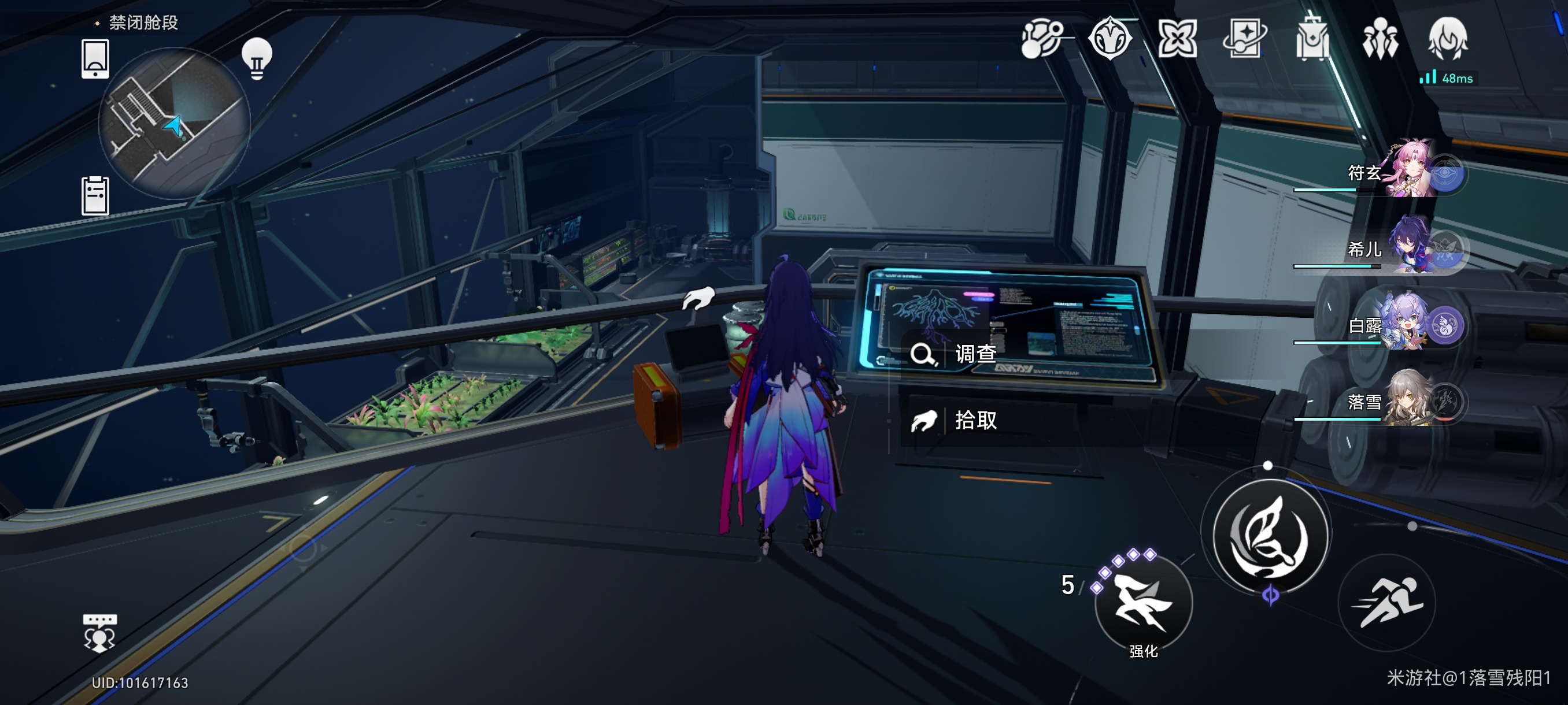Select the 拾取 pick-up prompt
Viewport: 1568px width, 705px height.
pyautogui.click(x=974, y=420)
